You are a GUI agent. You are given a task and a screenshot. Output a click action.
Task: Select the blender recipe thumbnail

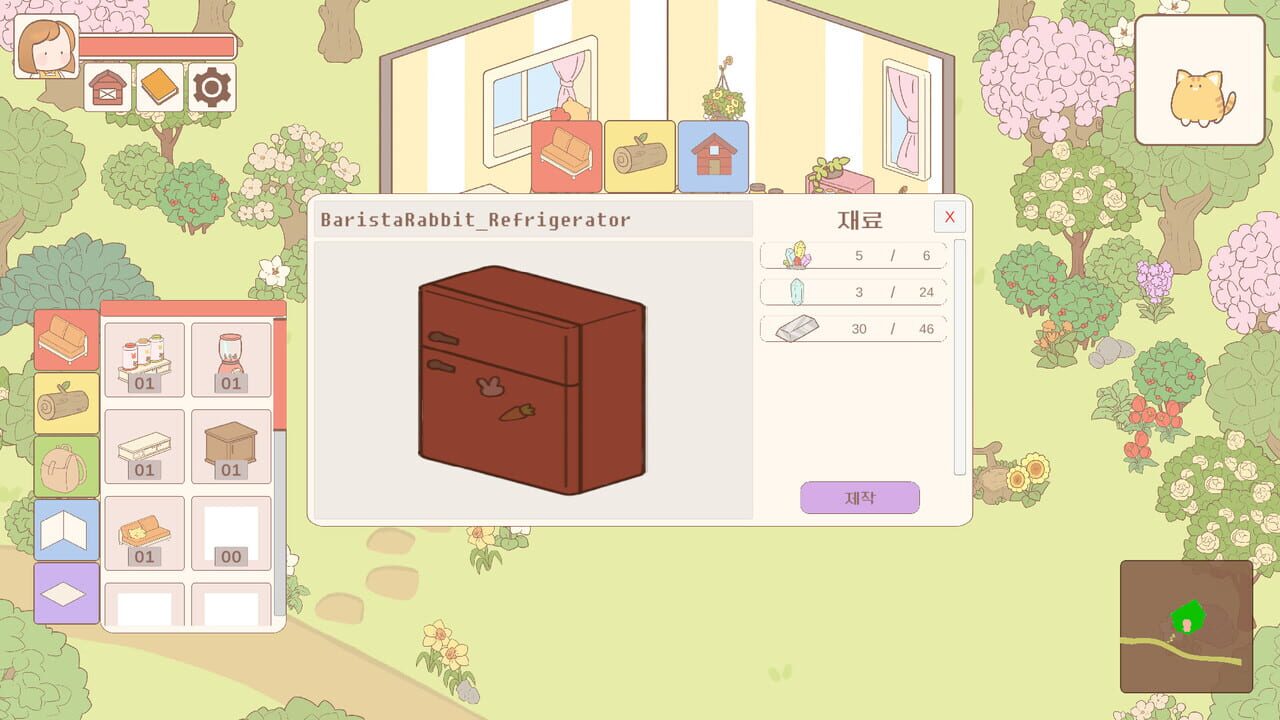(x=231, y=358)
